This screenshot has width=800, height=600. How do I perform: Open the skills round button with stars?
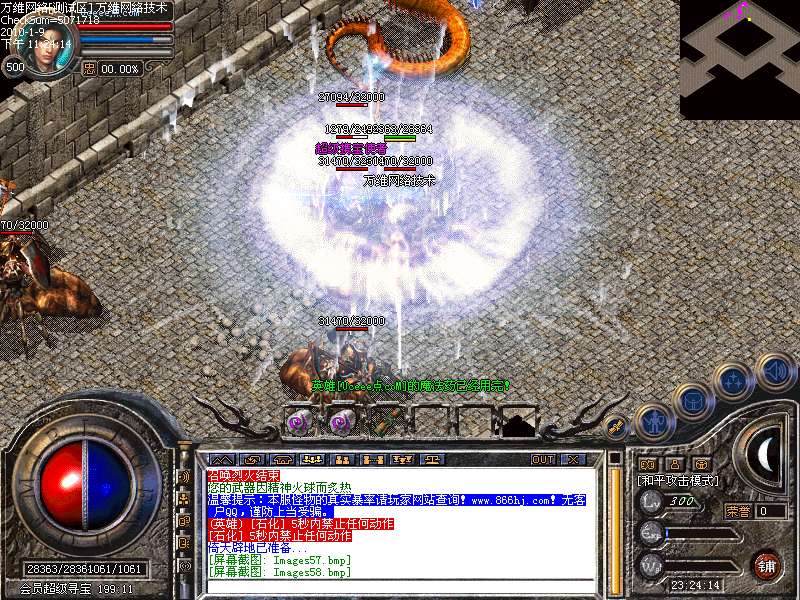click(734, 381)
